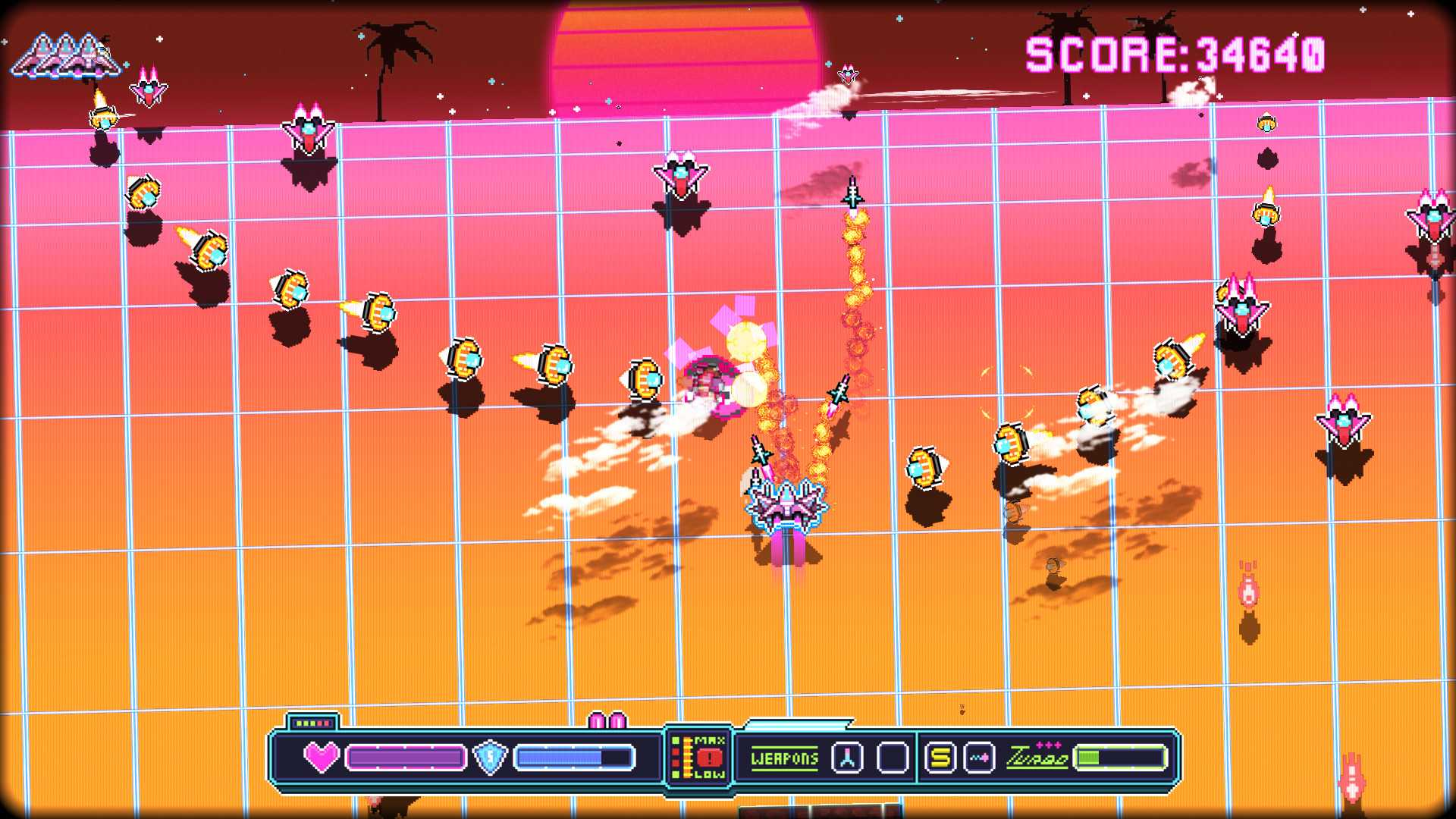Click the empty second weapon slot

(893, 758)
